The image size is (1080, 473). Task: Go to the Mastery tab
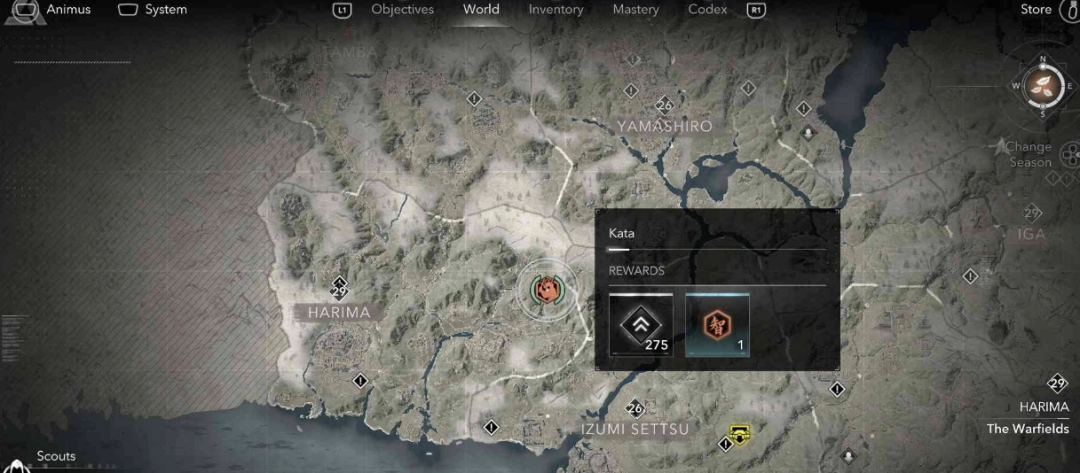click(x=636, y=10)
